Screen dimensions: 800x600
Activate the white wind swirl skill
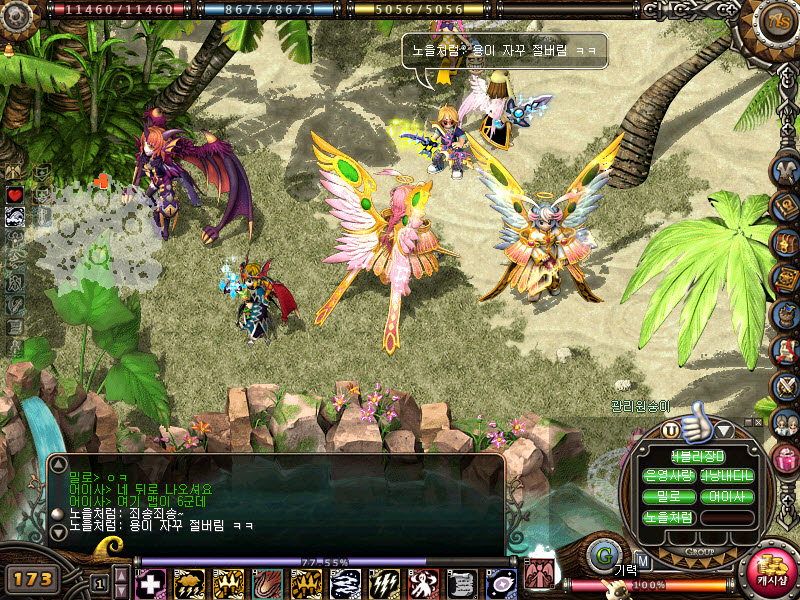345,584
